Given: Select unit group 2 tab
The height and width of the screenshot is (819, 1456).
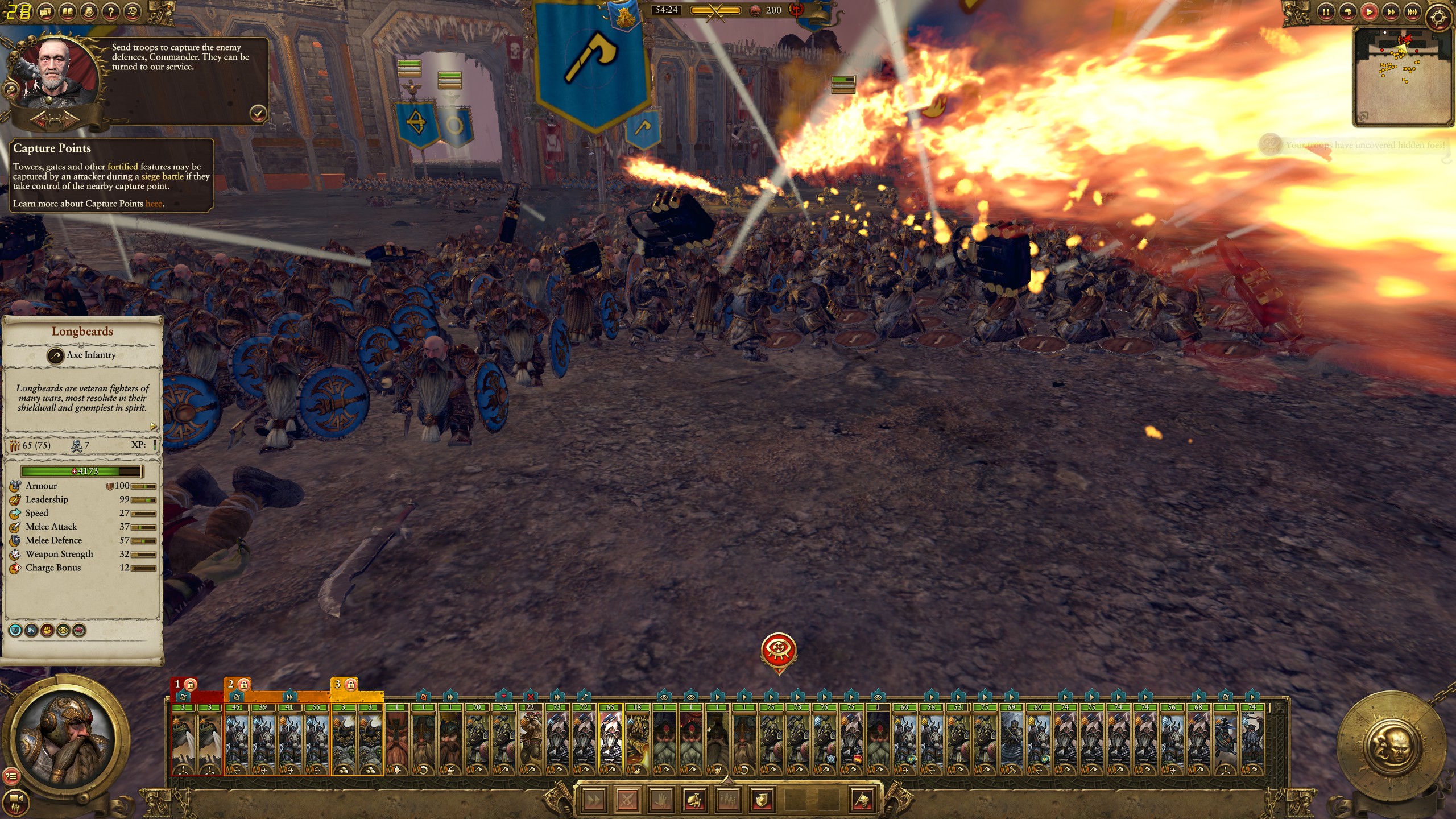Looking at the screenshot, I should [x=237, y=684].
